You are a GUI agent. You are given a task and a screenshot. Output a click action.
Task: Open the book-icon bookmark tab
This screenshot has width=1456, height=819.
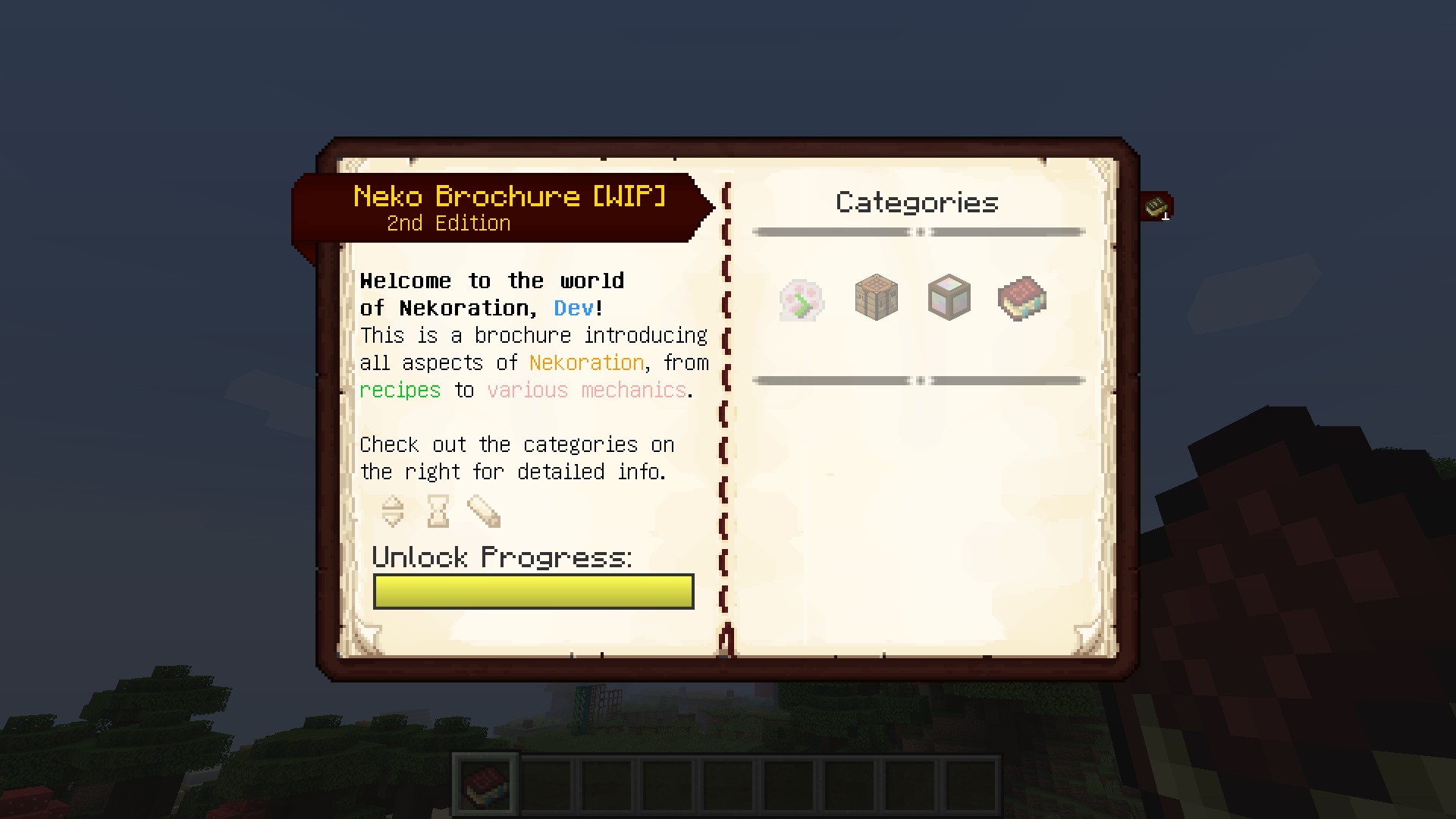click(x=1156, y=206)
